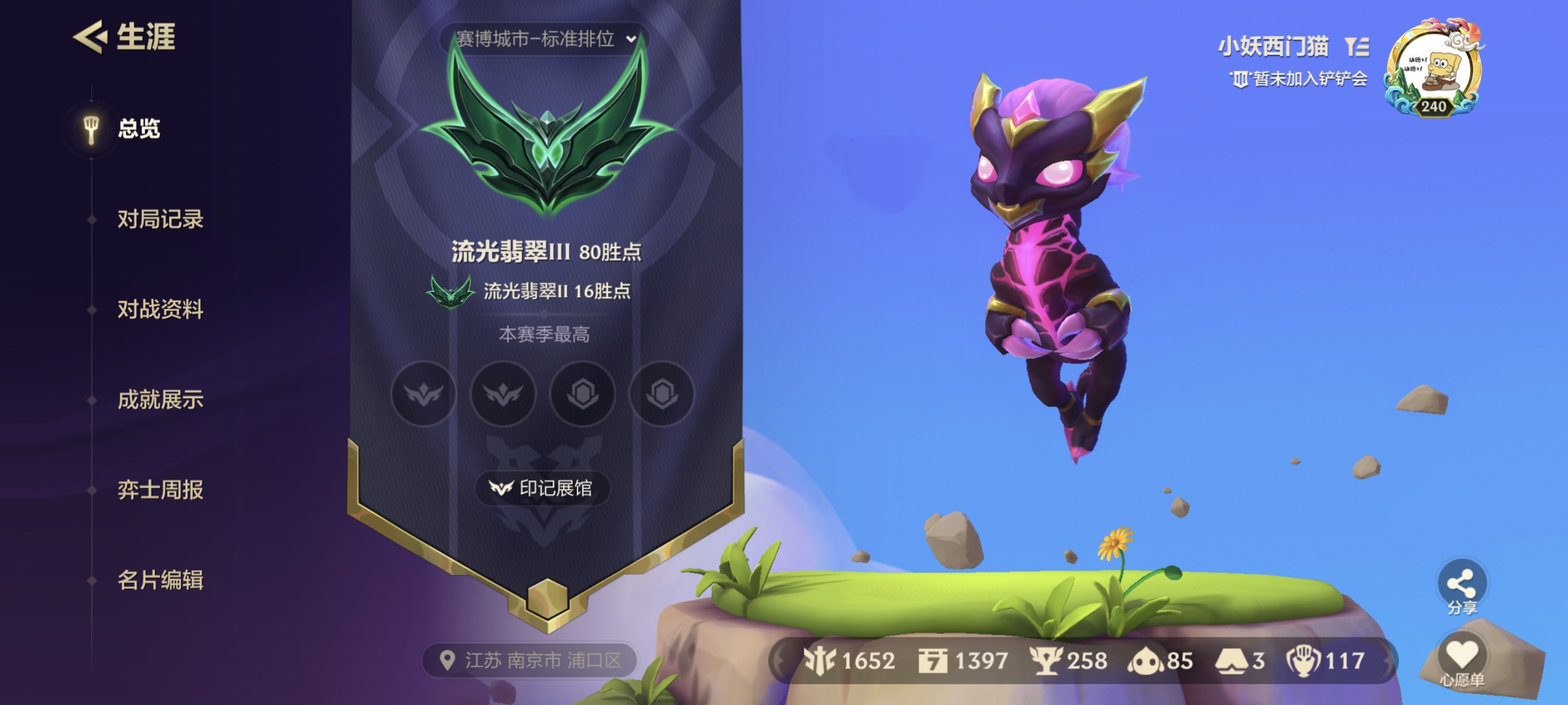Switch to the 对局记录 tab

(161, 220)
